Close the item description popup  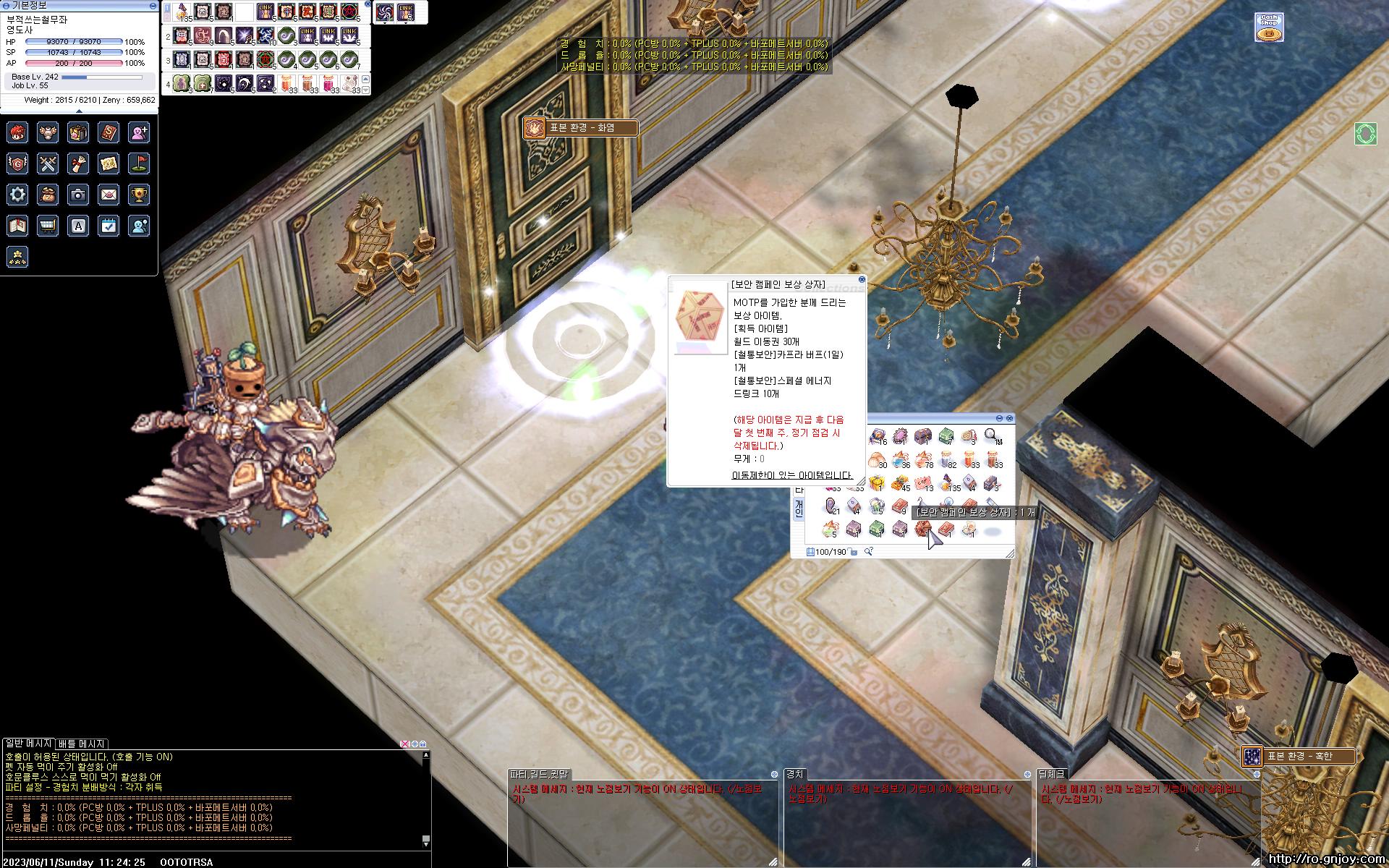[x=862, y=279]
